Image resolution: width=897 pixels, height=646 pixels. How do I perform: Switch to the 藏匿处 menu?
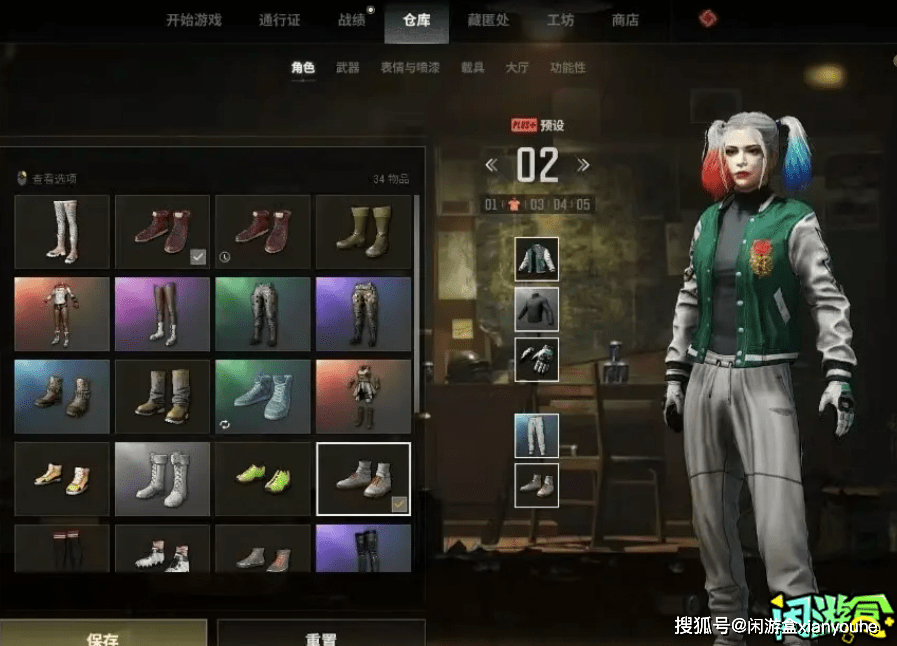click(488, 20)
